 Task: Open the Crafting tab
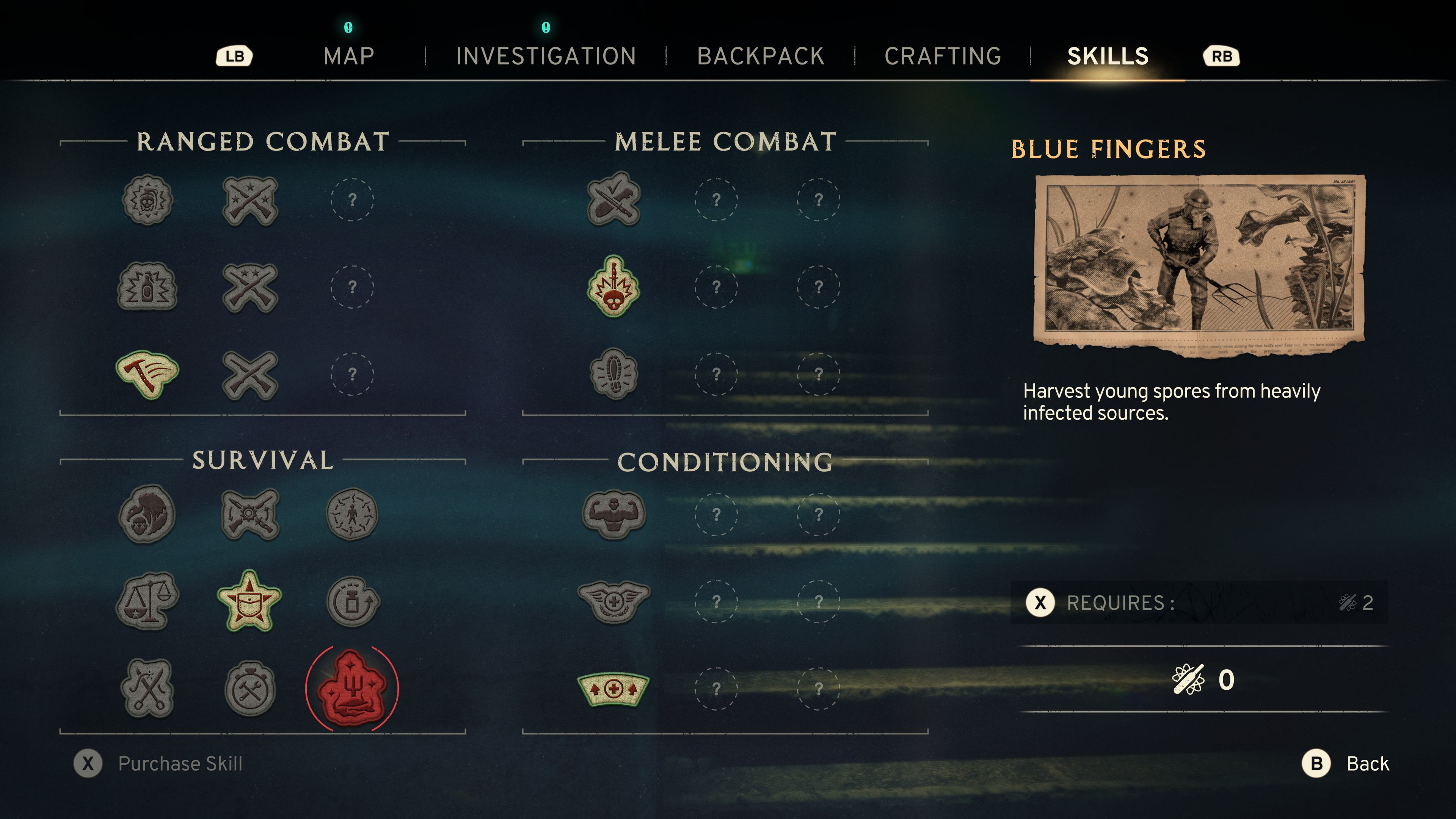[943, 56]
